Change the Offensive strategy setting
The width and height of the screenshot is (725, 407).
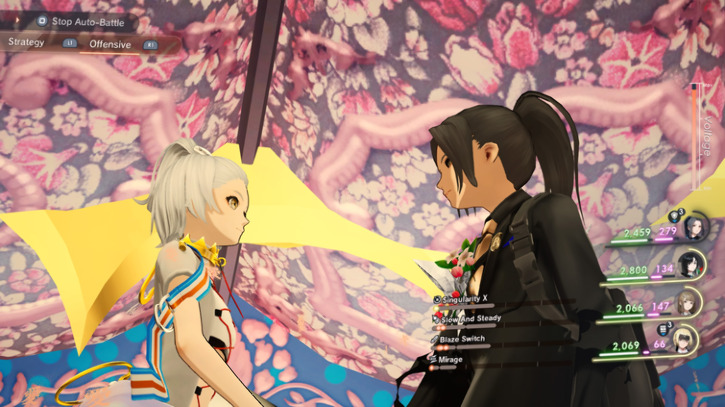pyautogui.click(x=110, y=44)
